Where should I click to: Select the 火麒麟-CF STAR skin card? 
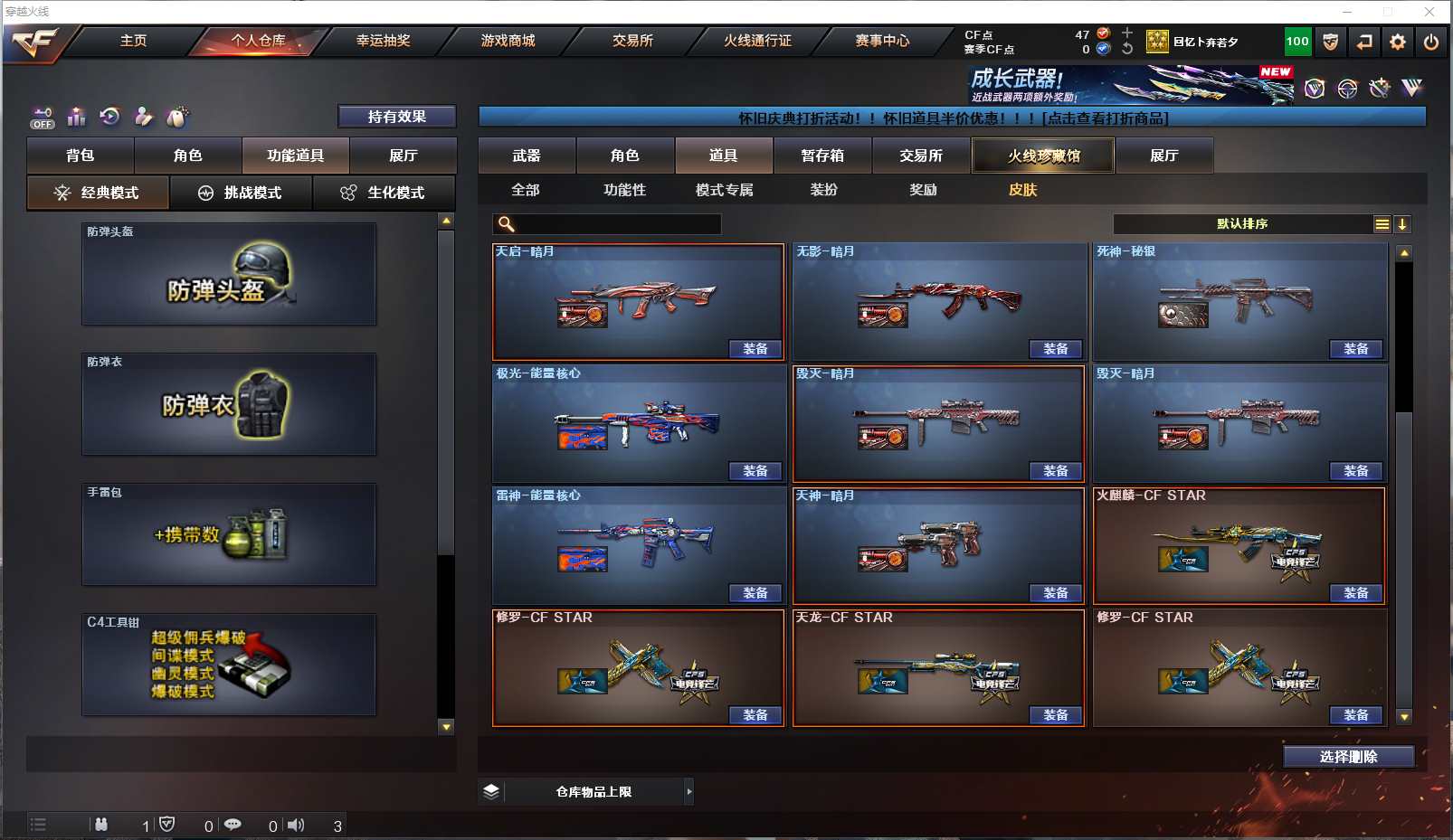1239,545
